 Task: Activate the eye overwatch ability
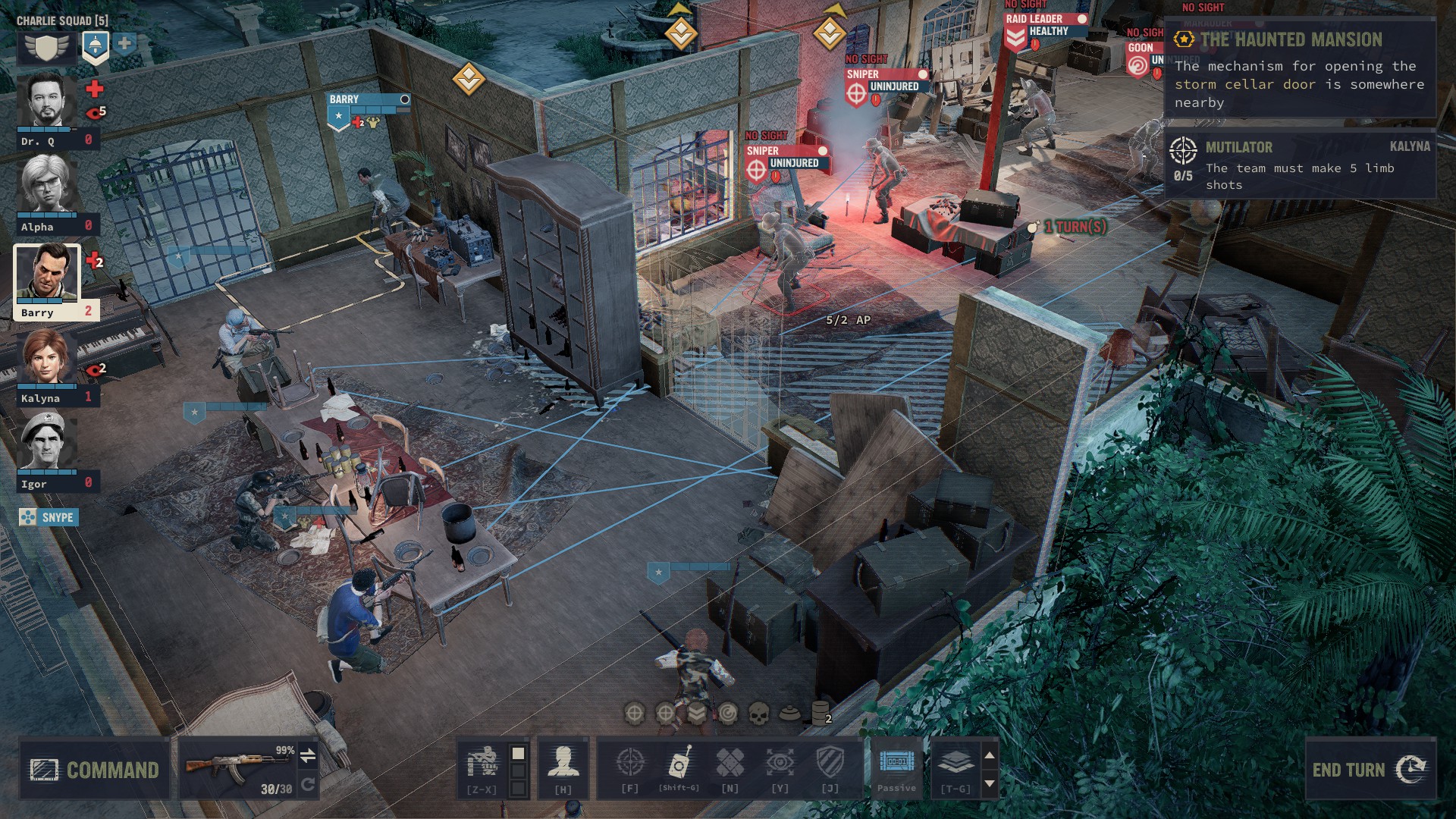click(x=780, y=764)
